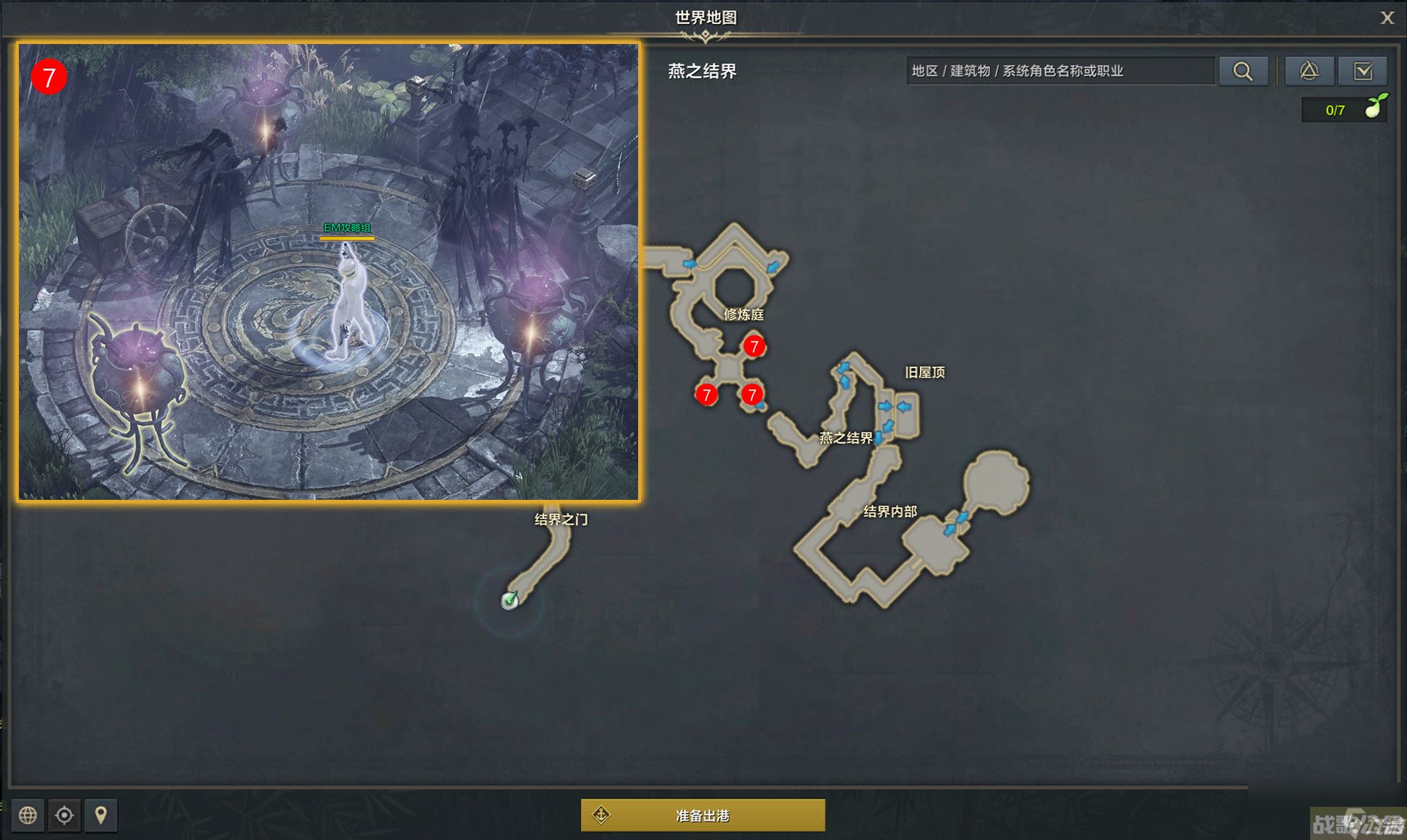Select the 结界内部 area label
Viewport: 1407px width, 840px height.
point(890,511)
